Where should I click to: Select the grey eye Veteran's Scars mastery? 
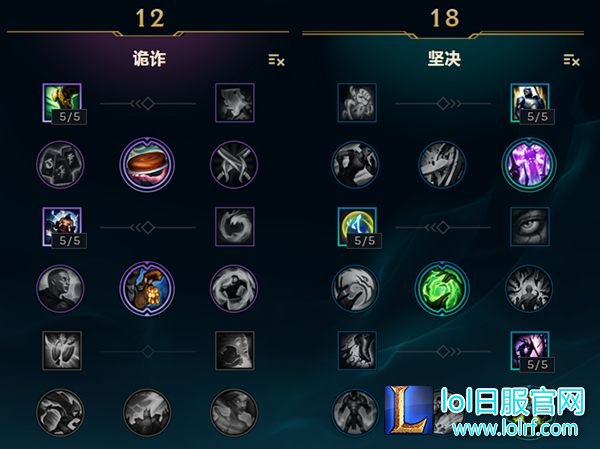coord(529,225)
